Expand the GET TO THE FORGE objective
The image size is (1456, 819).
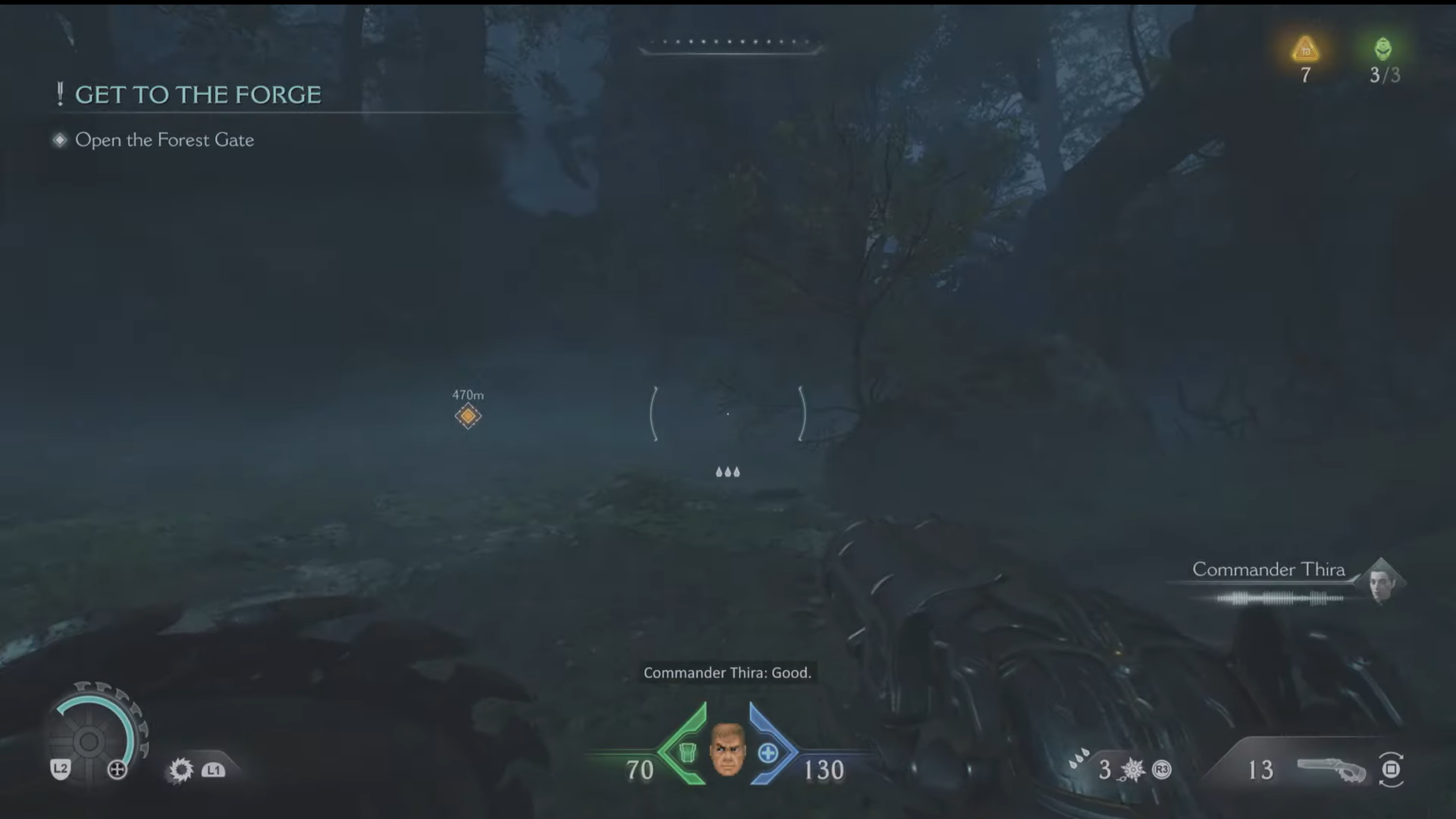click(199, 94)
